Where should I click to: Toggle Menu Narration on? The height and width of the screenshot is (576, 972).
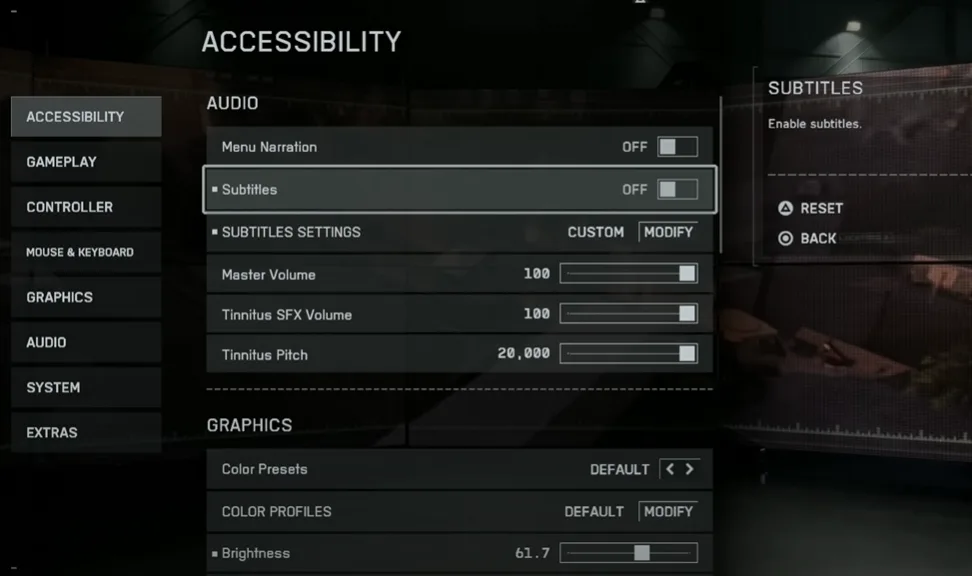click(677, 147)
